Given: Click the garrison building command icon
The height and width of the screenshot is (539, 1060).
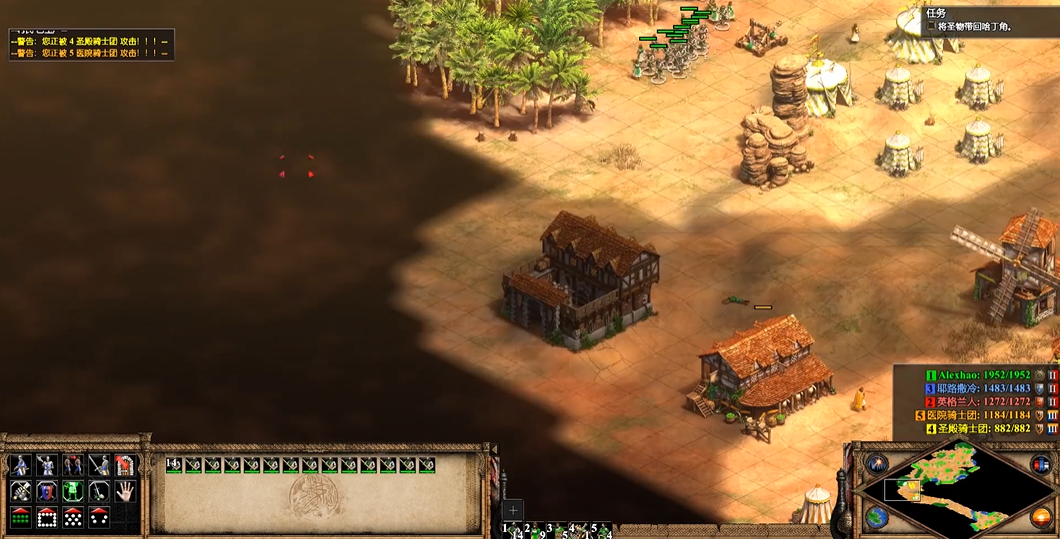Looking at the screenshot, I should click(125, 465).
